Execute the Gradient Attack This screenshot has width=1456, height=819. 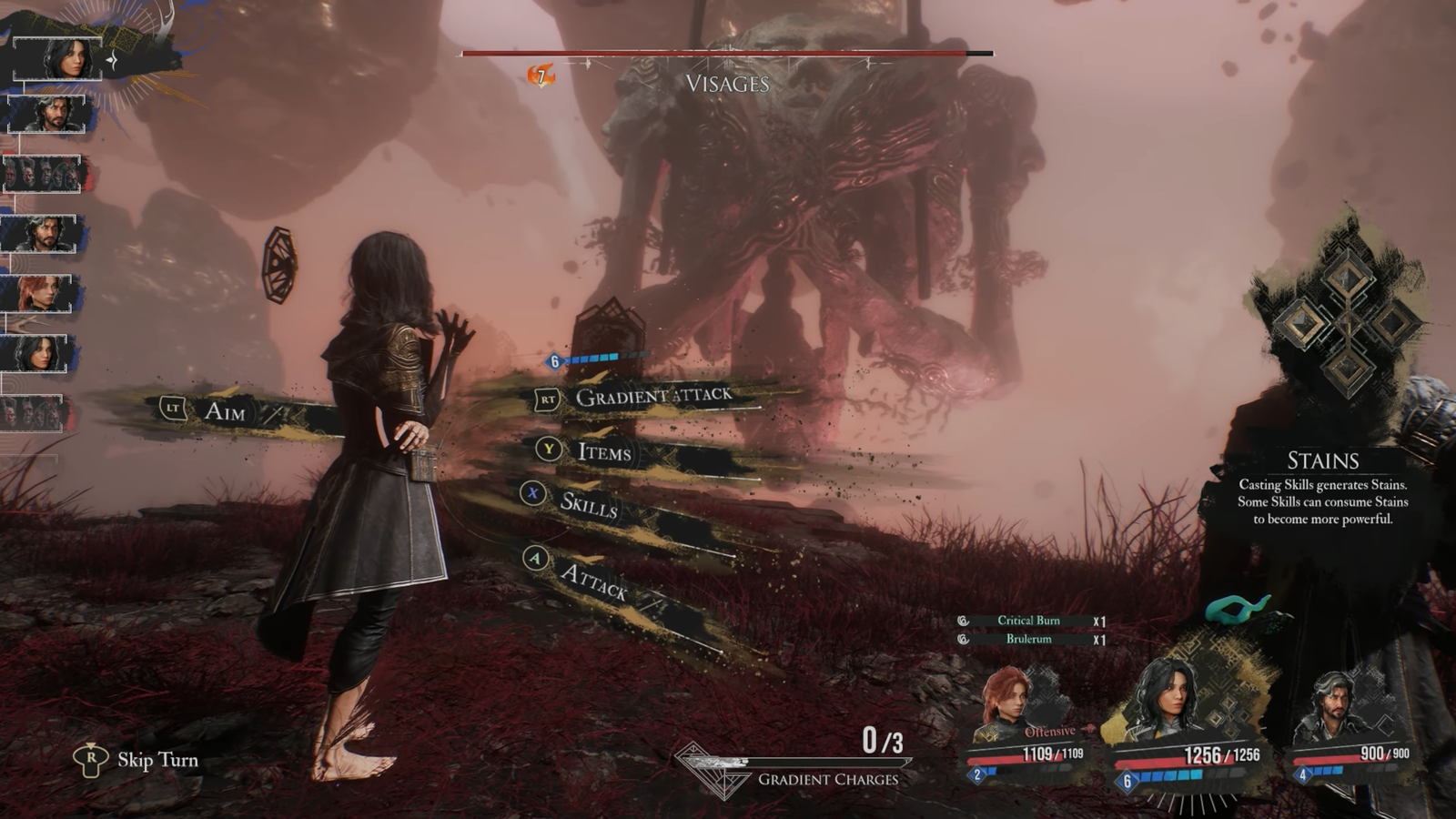click(x=652, y=395)
